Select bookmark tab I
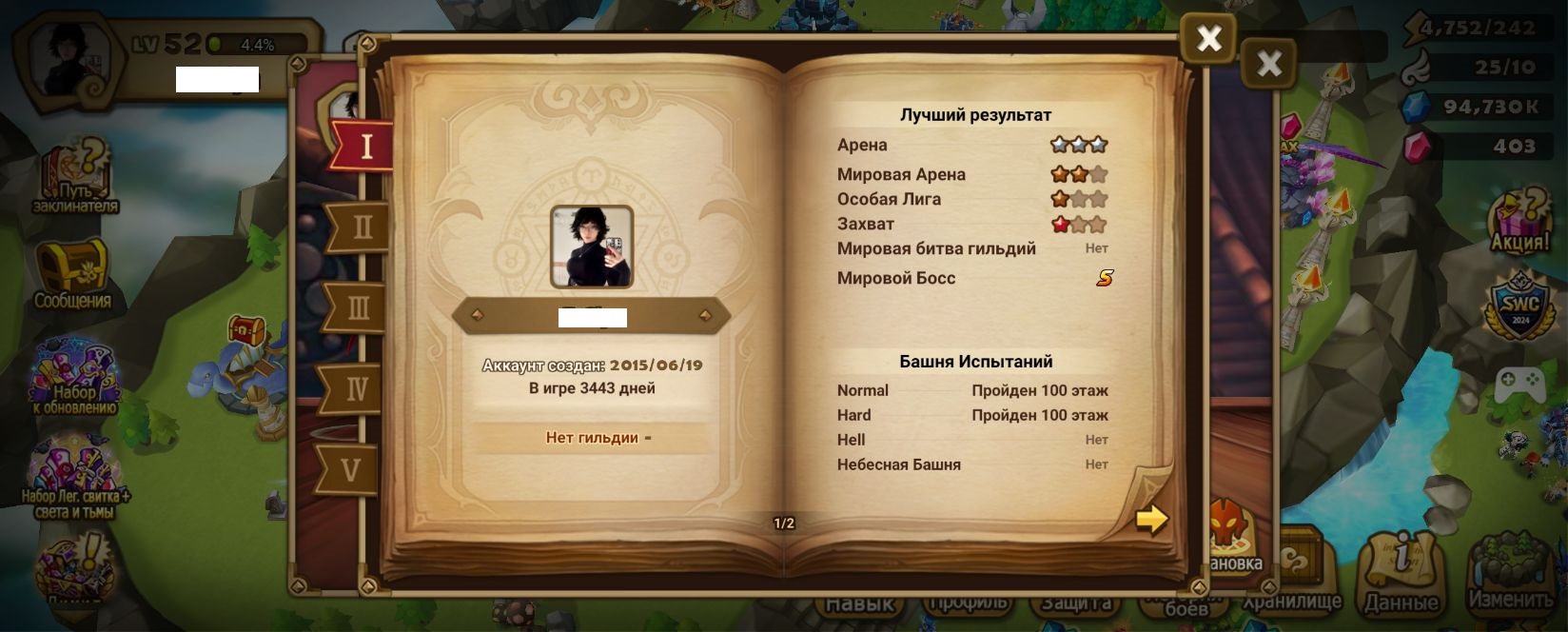Viewport: 1568px width, 632px height. pyautogui.click(x=365, y=147)
